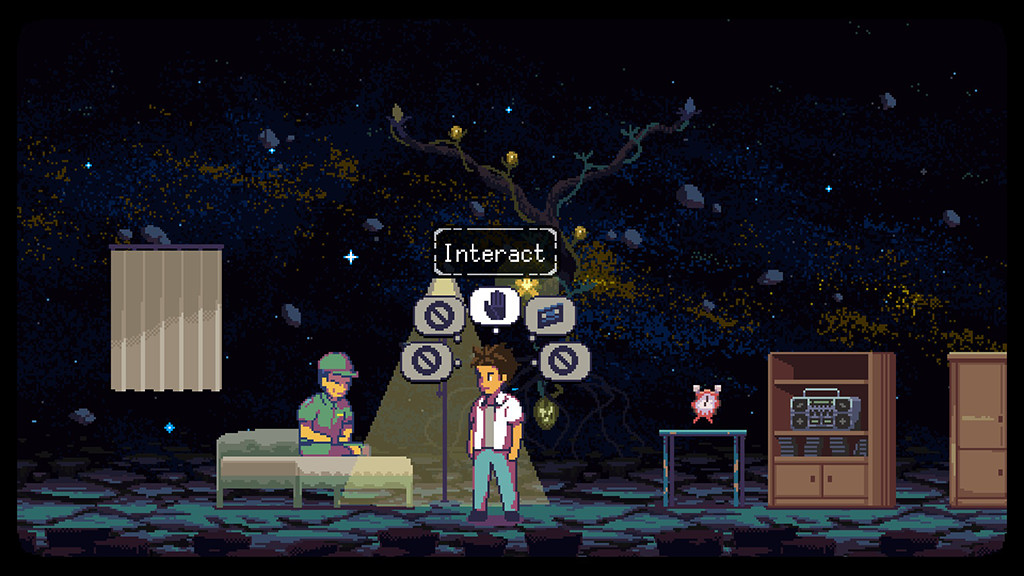Select the blue notebook thought bubble
Image resolution: width=1024 pixels, height=576 pixels.
click(546, 316)
